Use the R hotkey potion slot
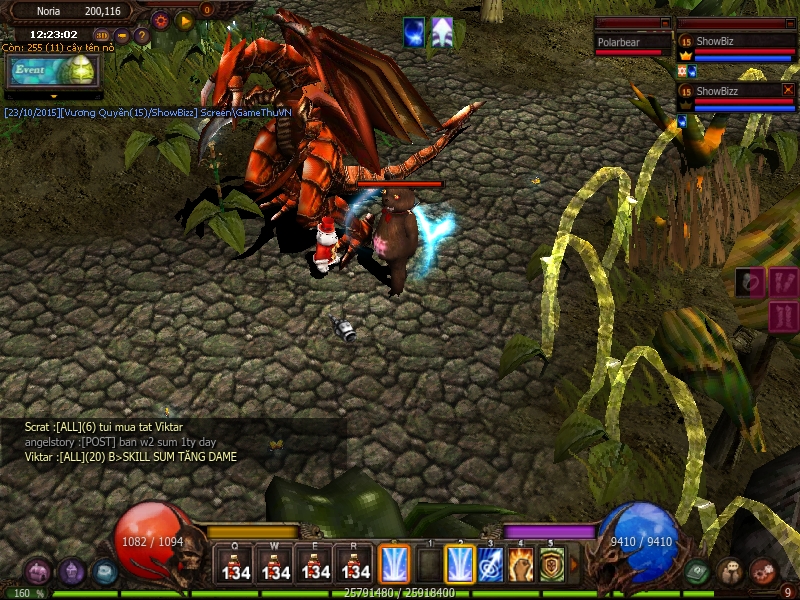The width and height of the screenshot is (800, 600). (354, 564)
